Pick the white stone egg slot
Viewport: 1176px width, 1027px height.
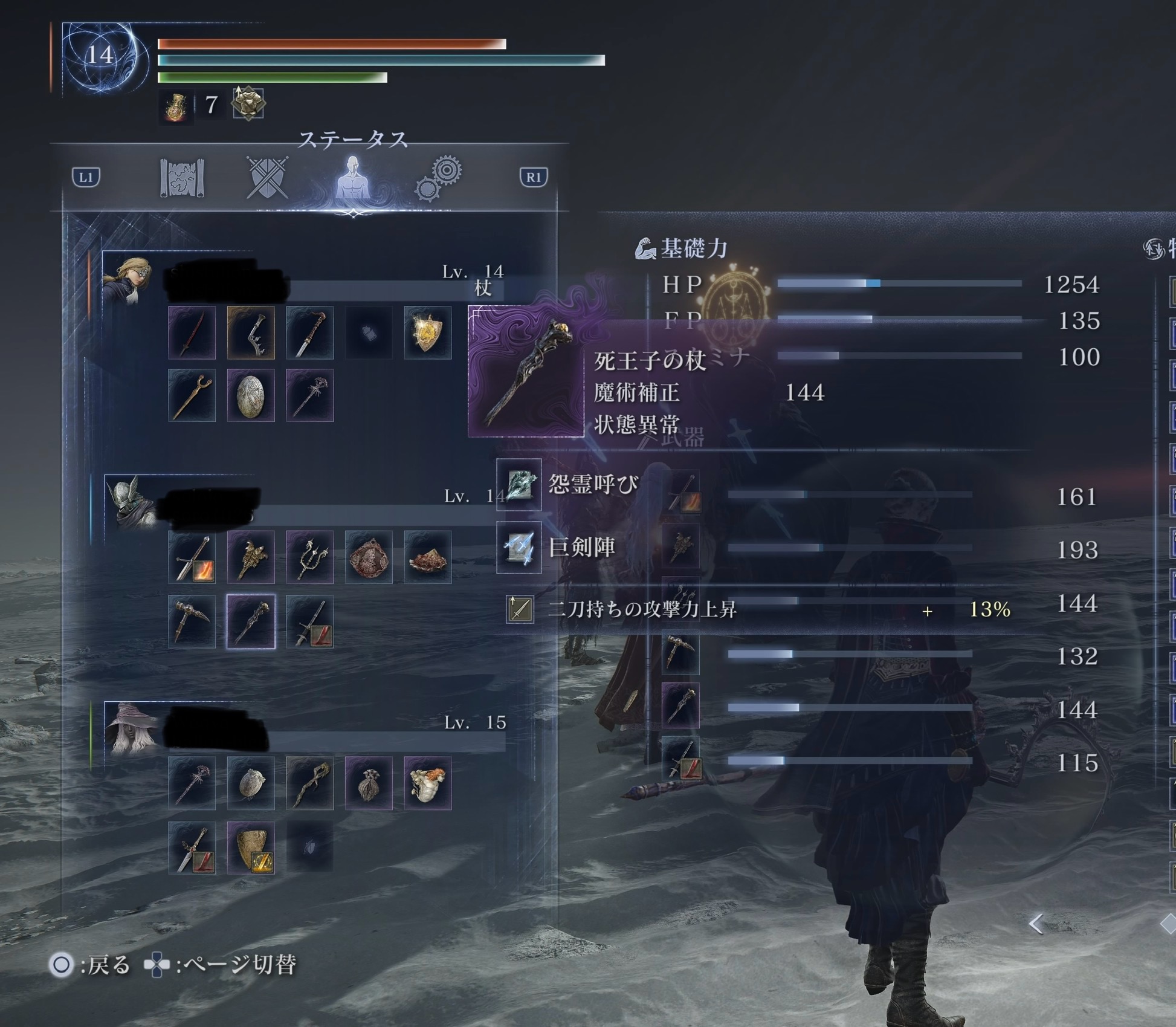tap(251, 396)
